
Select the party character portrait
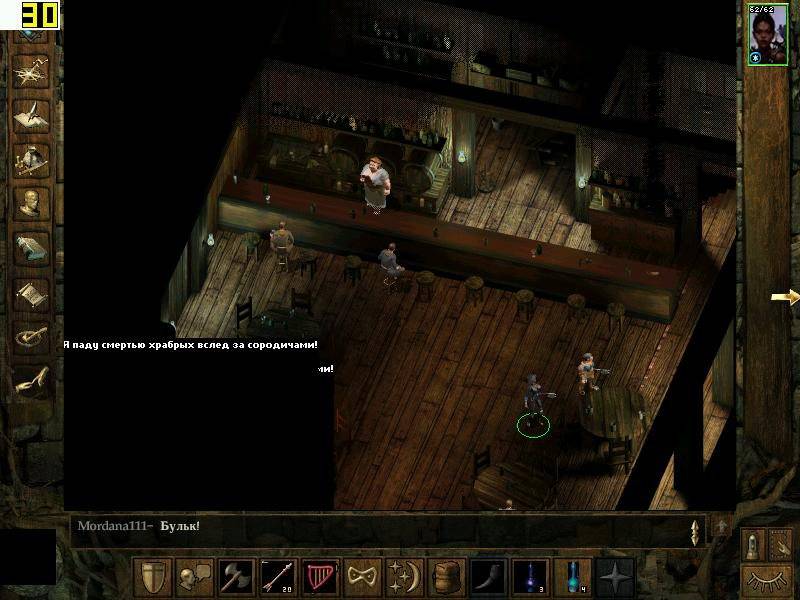[765, 37]
